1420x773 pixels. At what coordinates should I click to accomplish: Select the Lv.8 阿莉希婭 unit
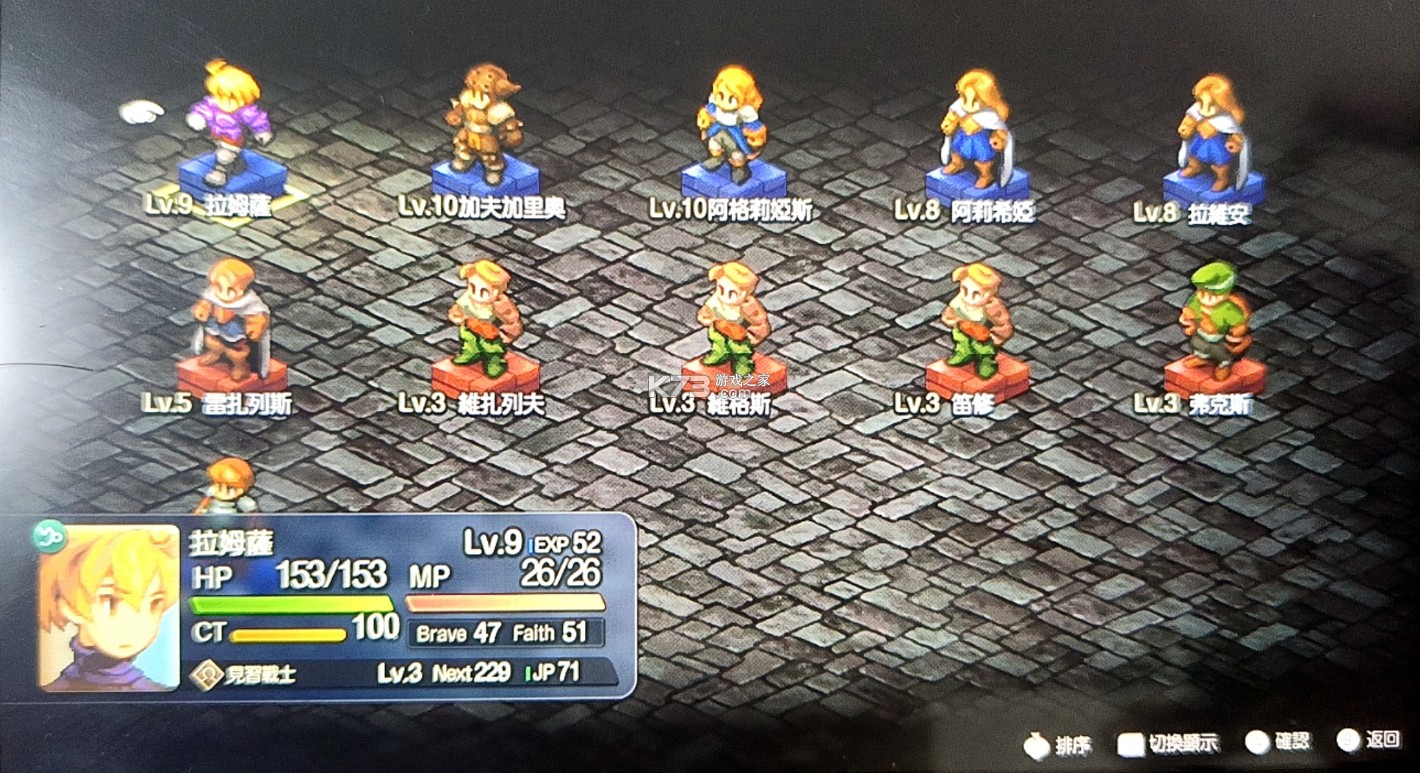click(x=977, y=128)
